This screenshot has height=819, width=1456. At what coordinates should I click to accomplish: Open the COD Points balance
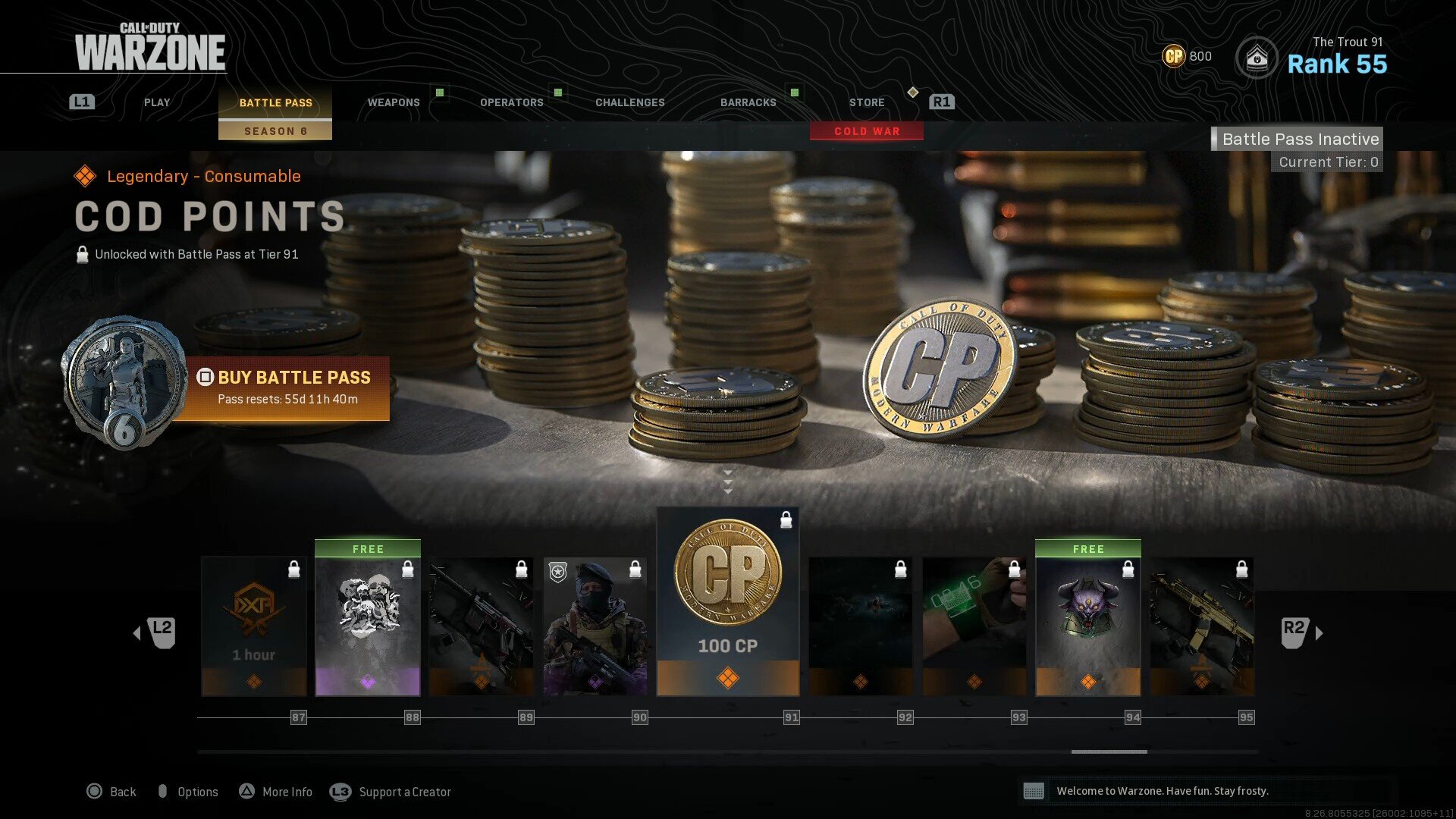point(1188,56)
